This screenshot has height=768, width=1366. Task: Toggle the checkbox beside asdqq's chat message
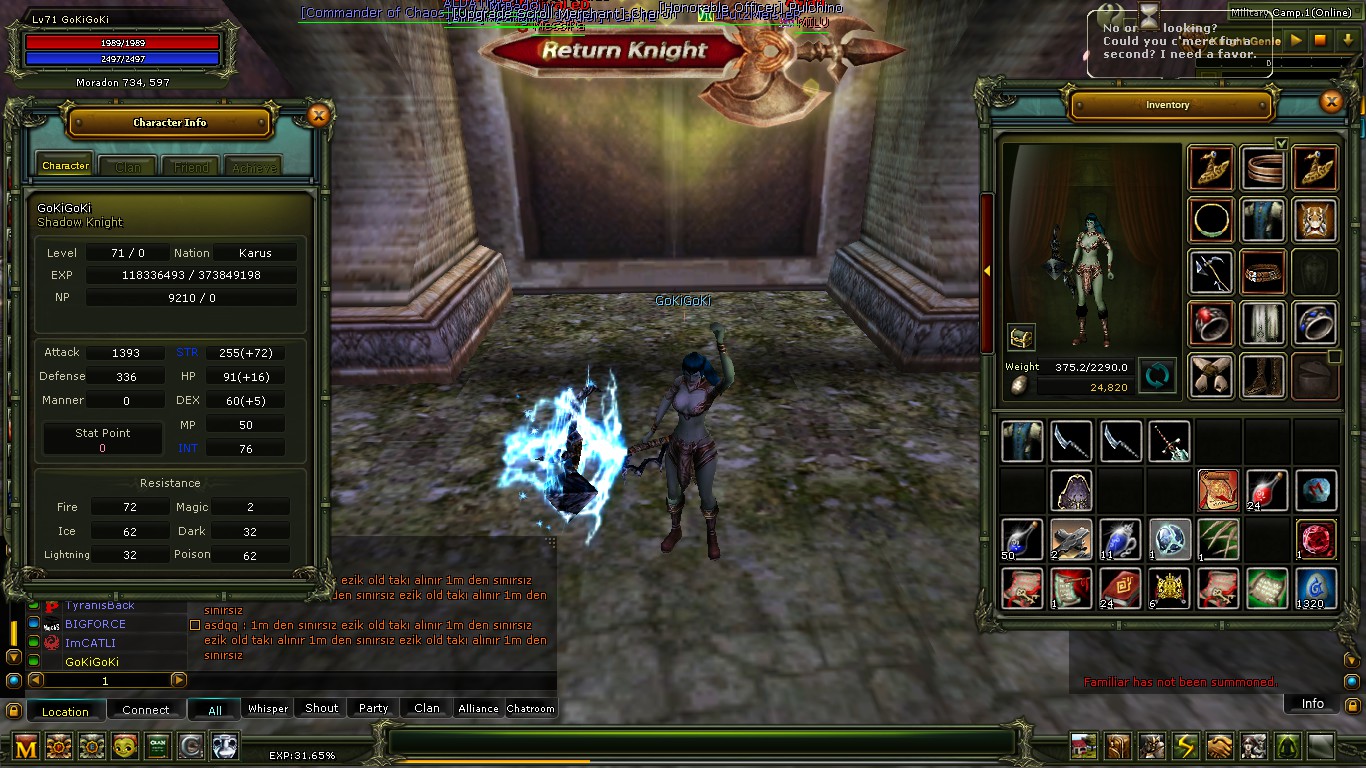(194, 625)
